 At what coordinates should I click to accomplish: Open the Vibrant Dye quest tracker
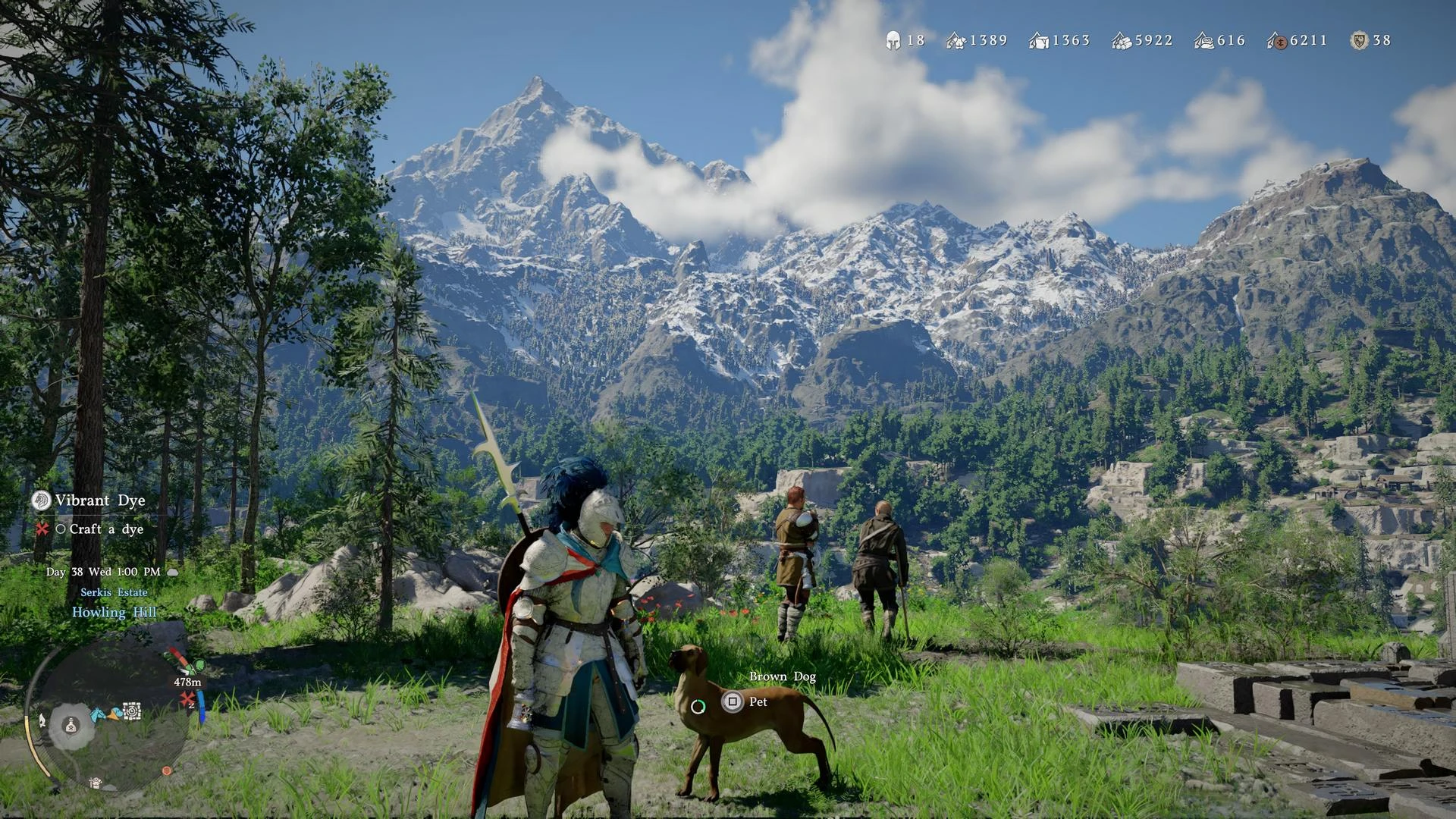point(99,500)
